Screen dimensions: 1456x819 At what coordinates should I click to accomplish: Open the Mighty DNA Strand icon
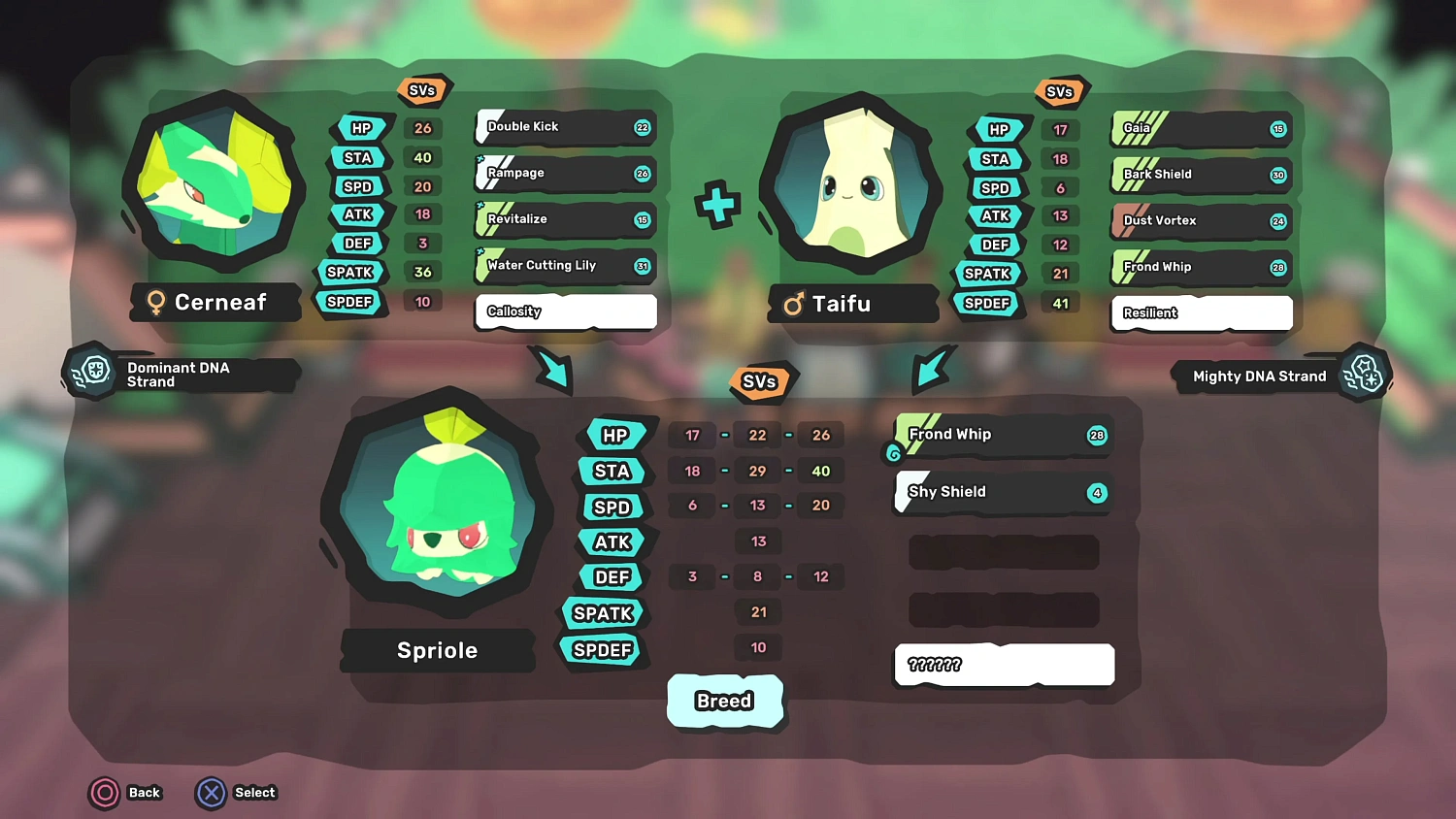(x=1366, y=374)
